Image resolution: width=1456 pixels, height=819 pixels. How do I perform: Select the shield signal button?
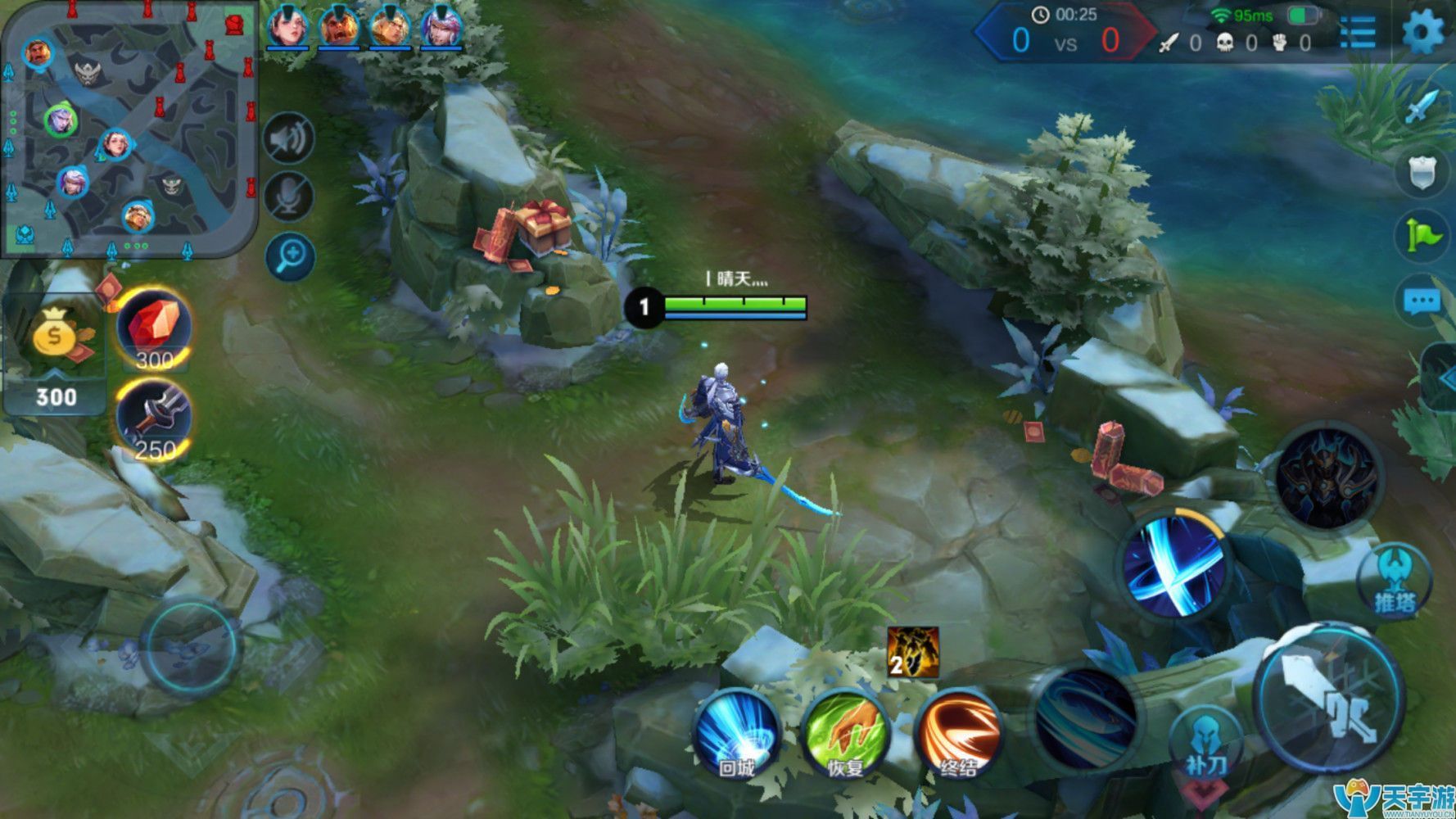pyautogui.click(x=1422, y=172)
